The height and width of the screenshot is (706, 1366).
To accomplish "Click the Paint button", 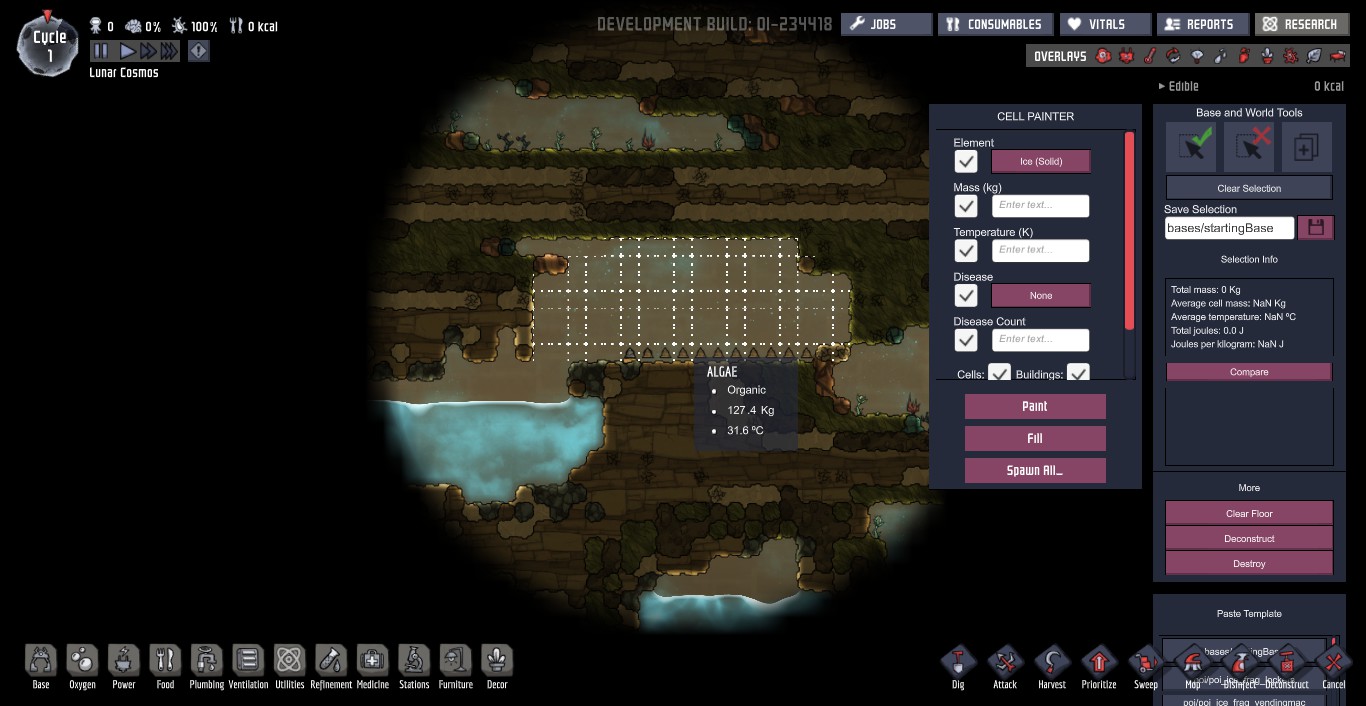I will click(1035, 406).
